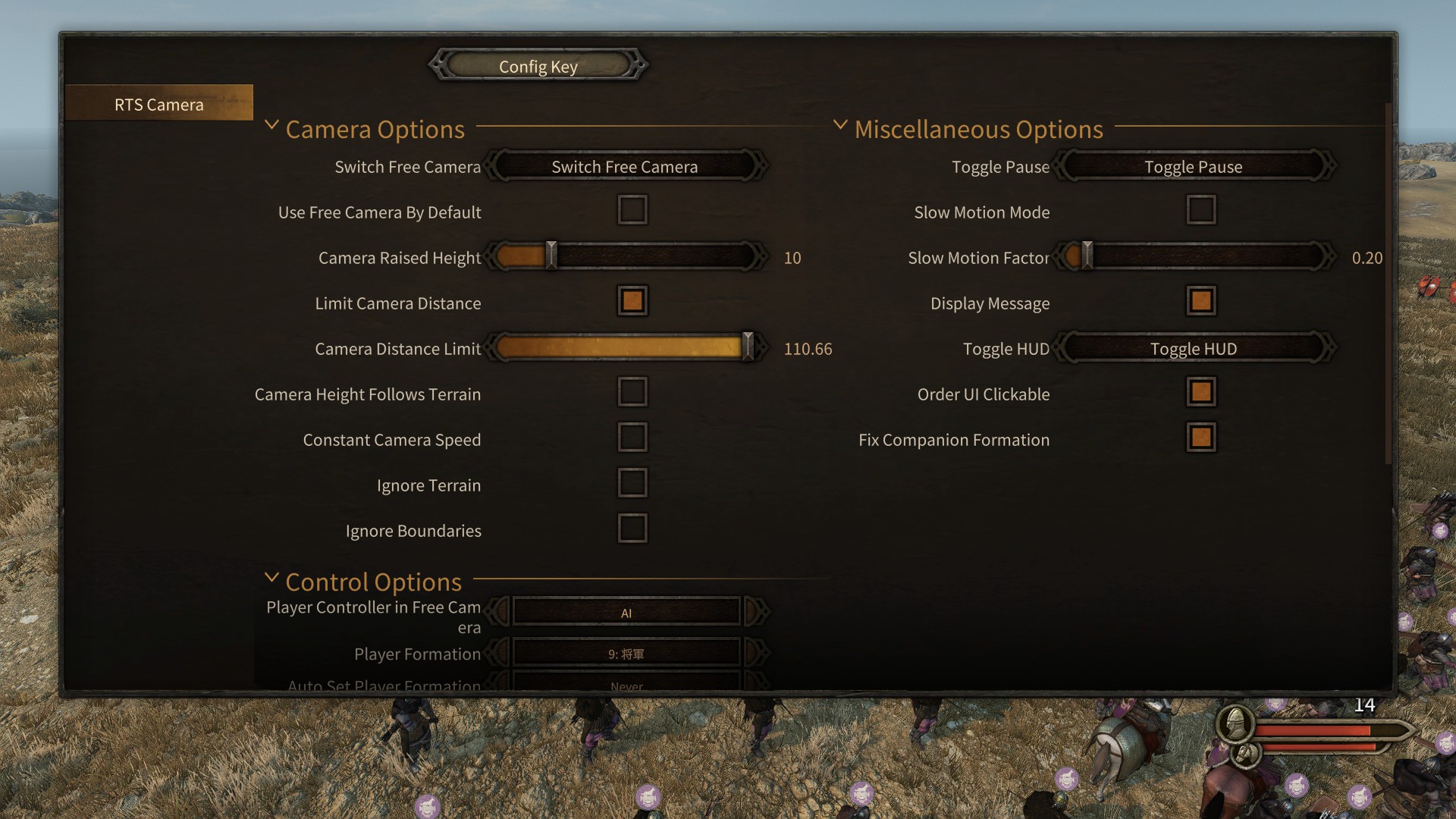
Task: Select the RTS Camera tab
Action: 159,104
